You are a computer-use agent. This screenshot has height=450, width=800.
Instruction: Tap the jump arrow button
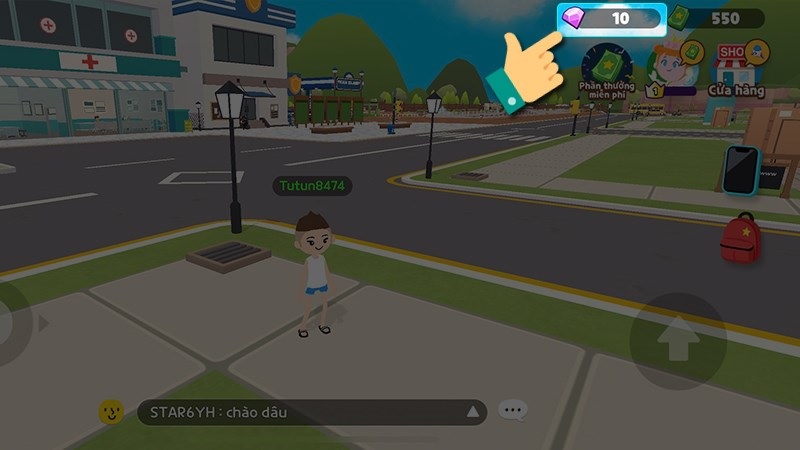(x=678, y=342)
